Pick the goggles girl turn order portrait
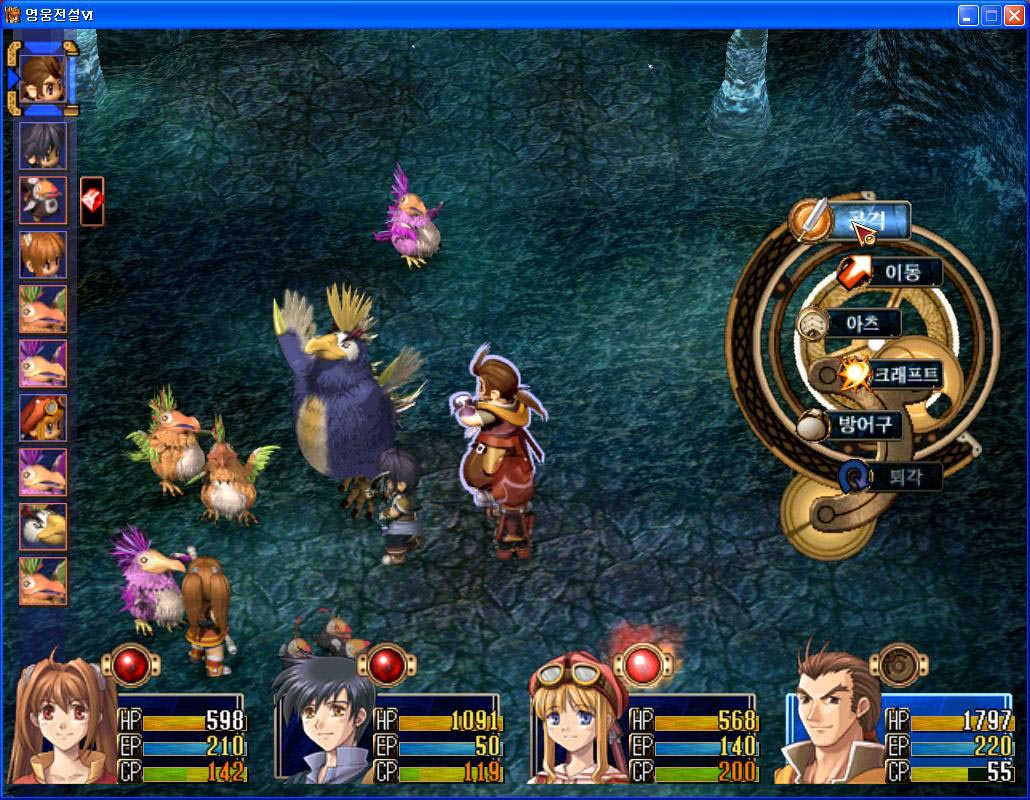Viewport: 1030px width, 800px height. (x=43, y=418)
